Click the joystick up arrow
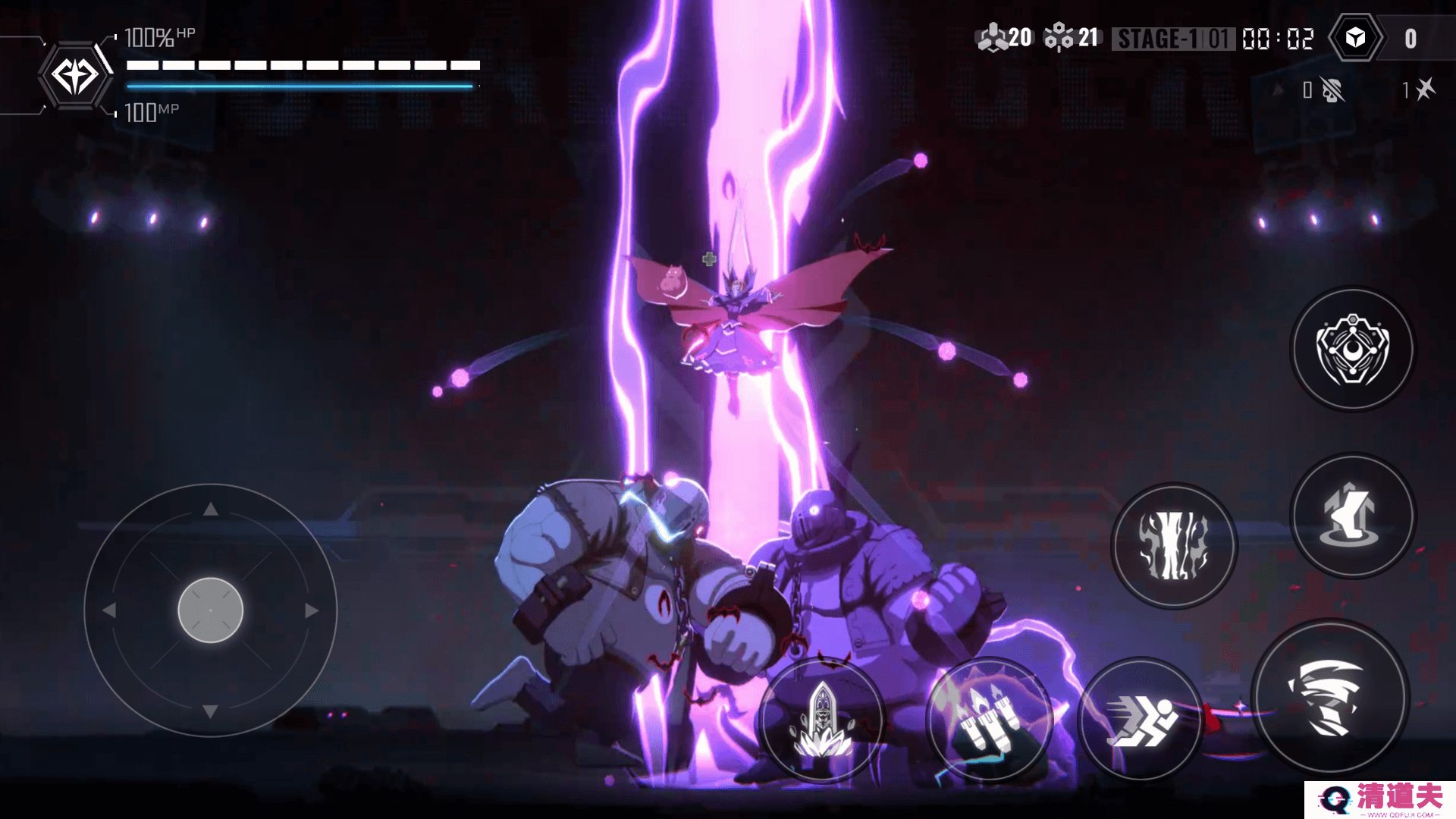The image size is (1456, 819). 211,510
